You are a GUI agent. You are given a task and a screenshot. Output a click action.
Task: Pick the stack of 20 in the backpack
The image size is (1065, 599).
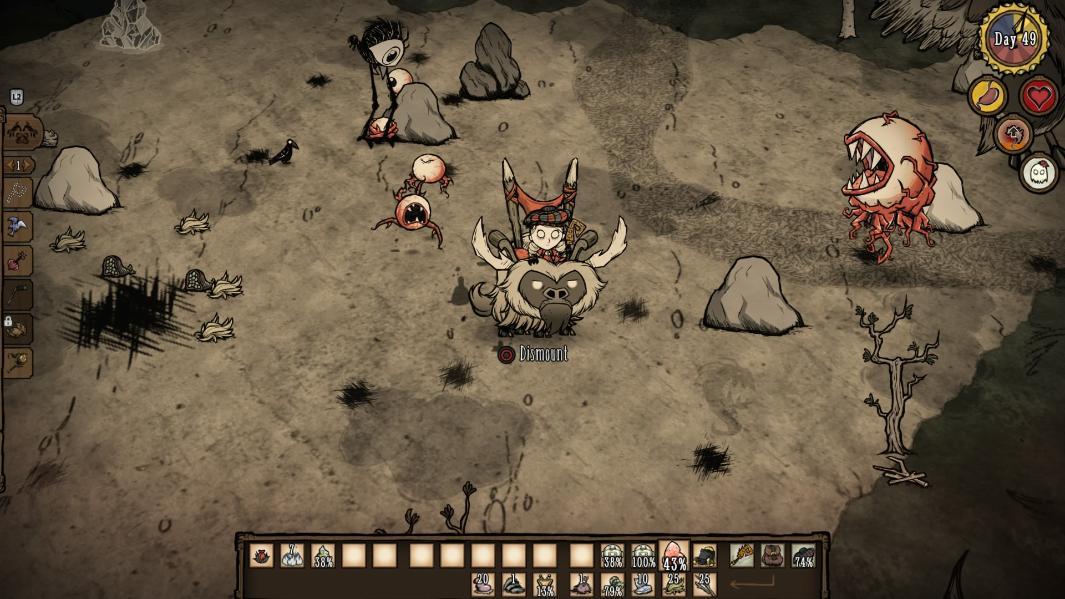click(x=483, y=584)
